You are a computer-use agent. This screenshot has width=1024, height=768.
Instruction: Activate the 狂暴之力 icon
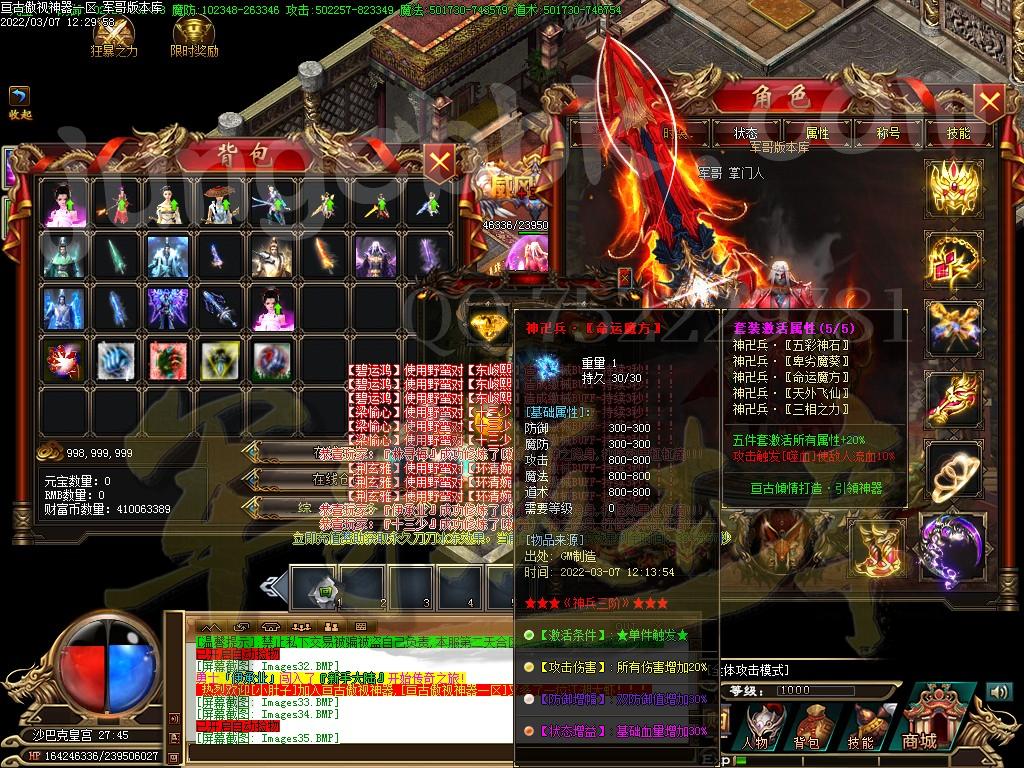click(x=114, y=31)
